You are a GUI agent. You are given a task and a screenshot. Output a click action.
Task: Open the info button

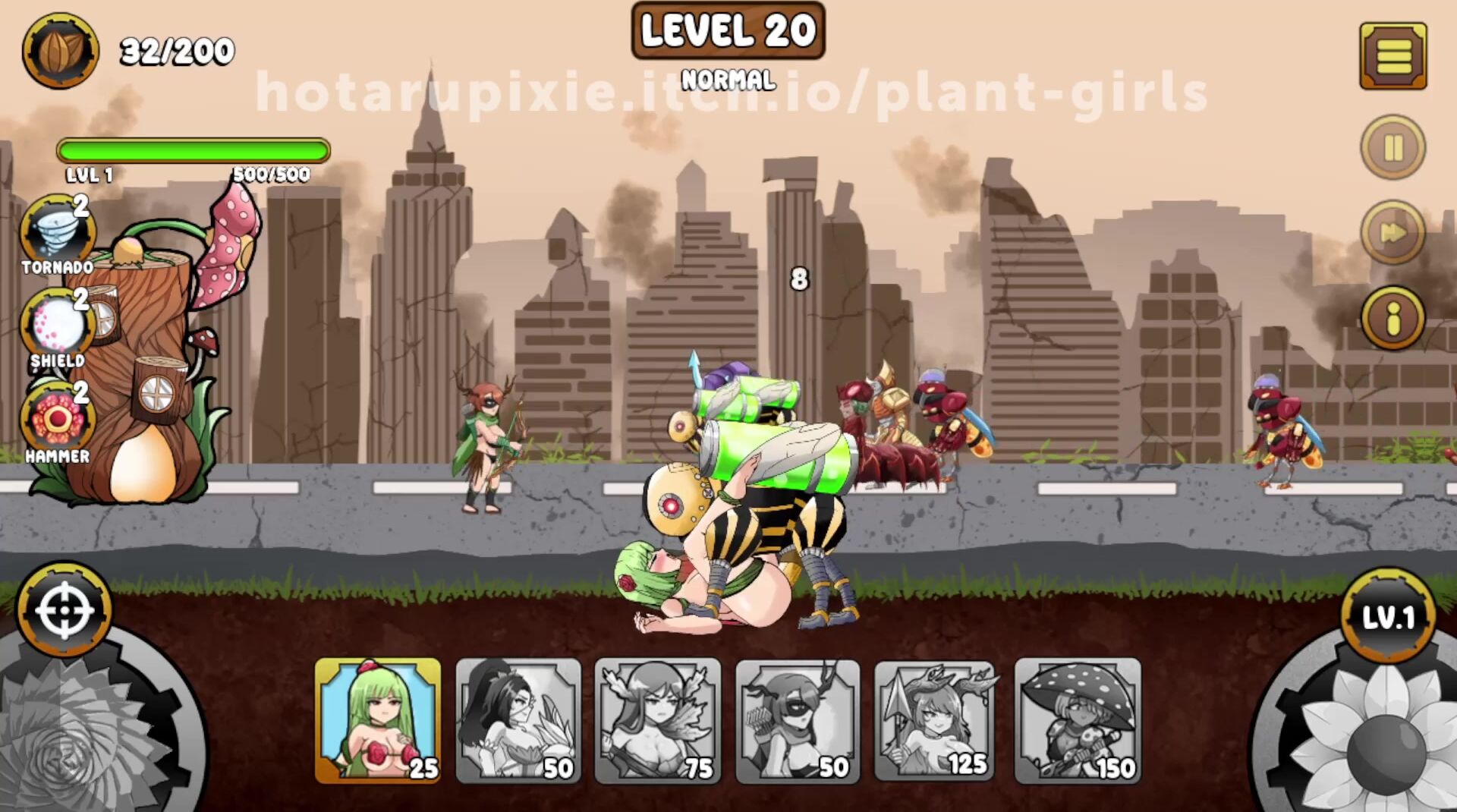1392,318
